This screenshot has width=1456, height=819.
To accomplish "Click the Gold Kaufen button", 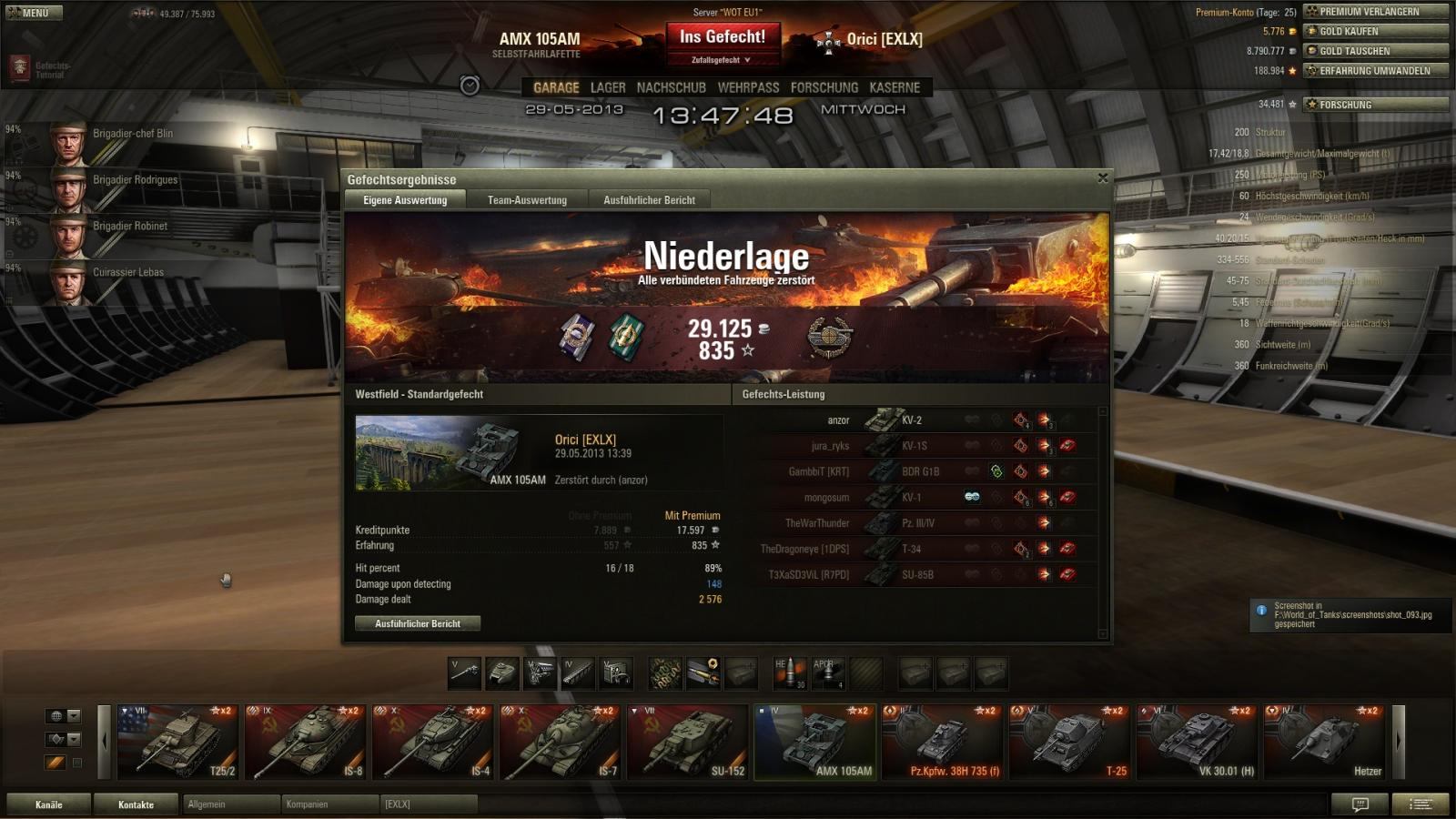I will coord(1375,31).
